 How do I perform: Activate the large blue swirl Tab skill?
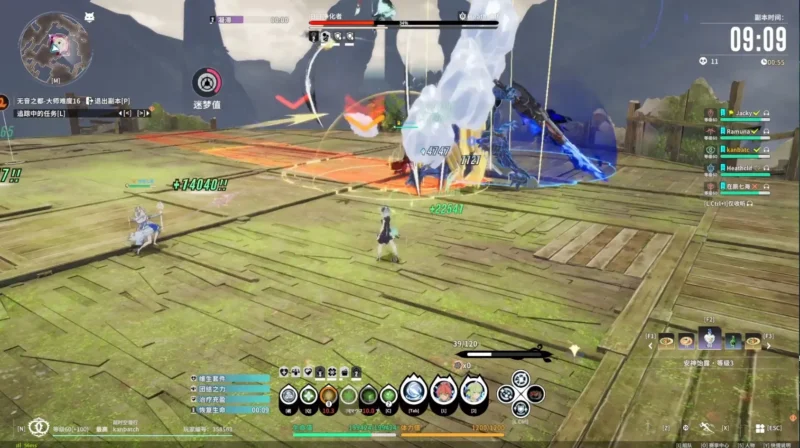[414, 392]
